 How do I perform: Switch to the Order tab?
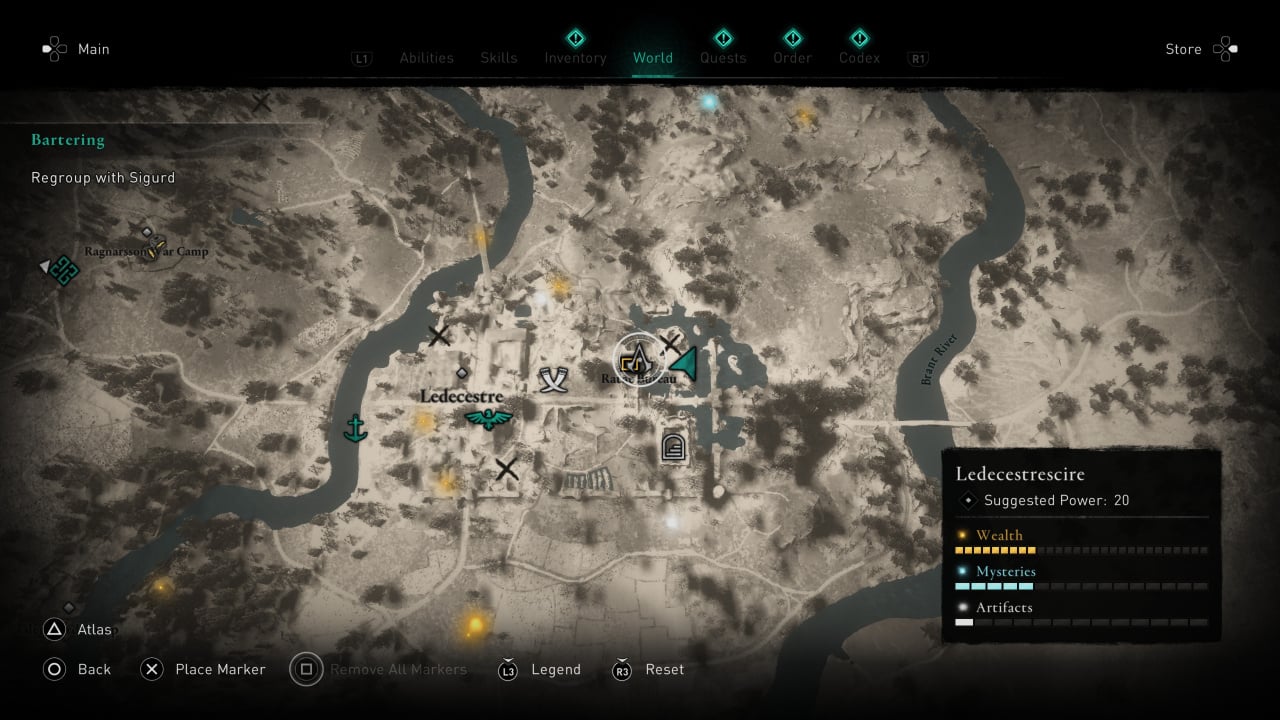pyautogui.click(x=792, y=58)
